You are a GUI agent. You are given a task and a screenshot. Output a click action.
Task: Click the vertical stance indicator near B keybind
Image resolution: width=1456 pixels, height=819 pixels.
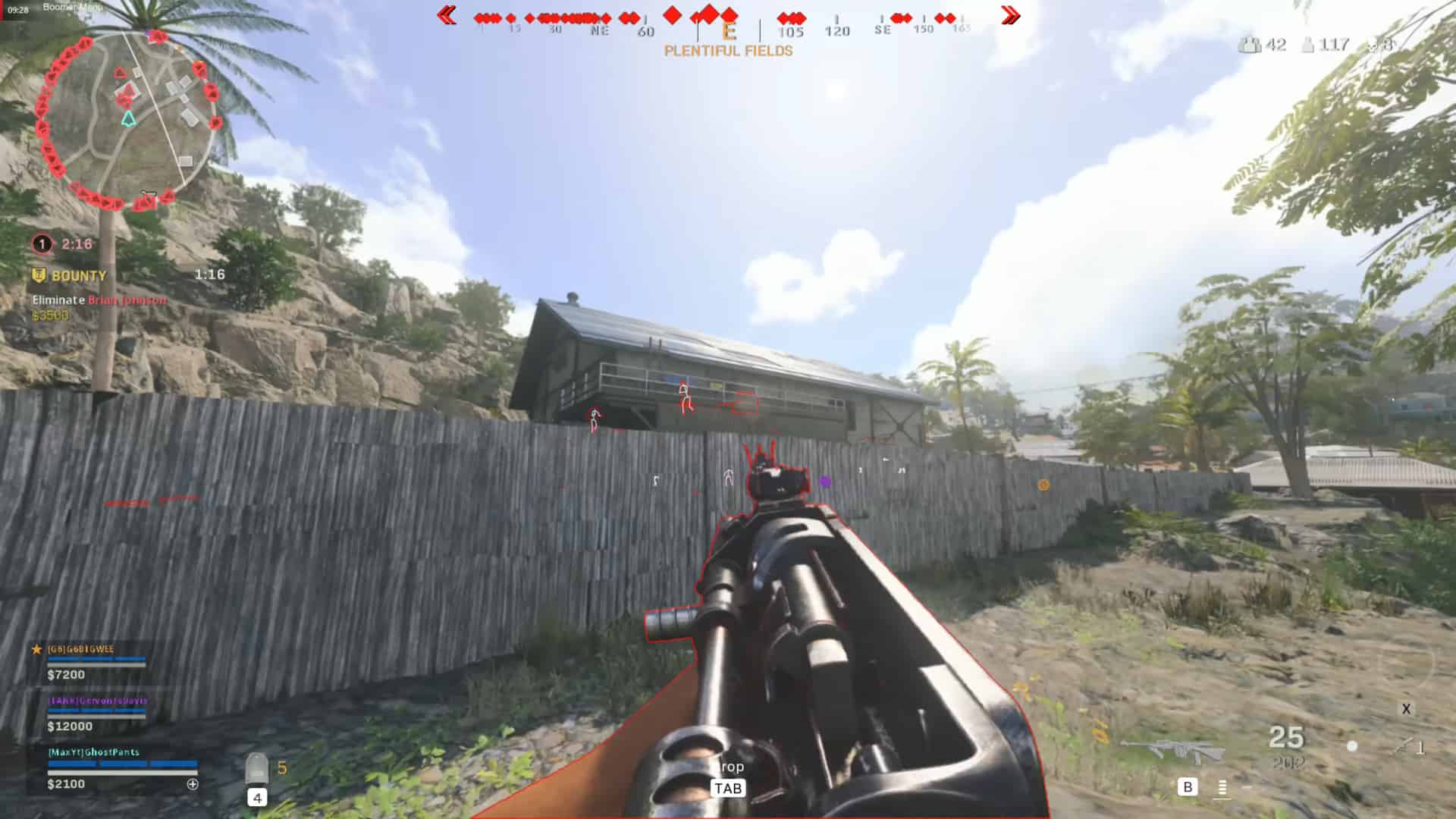(x=1222, y=788)
